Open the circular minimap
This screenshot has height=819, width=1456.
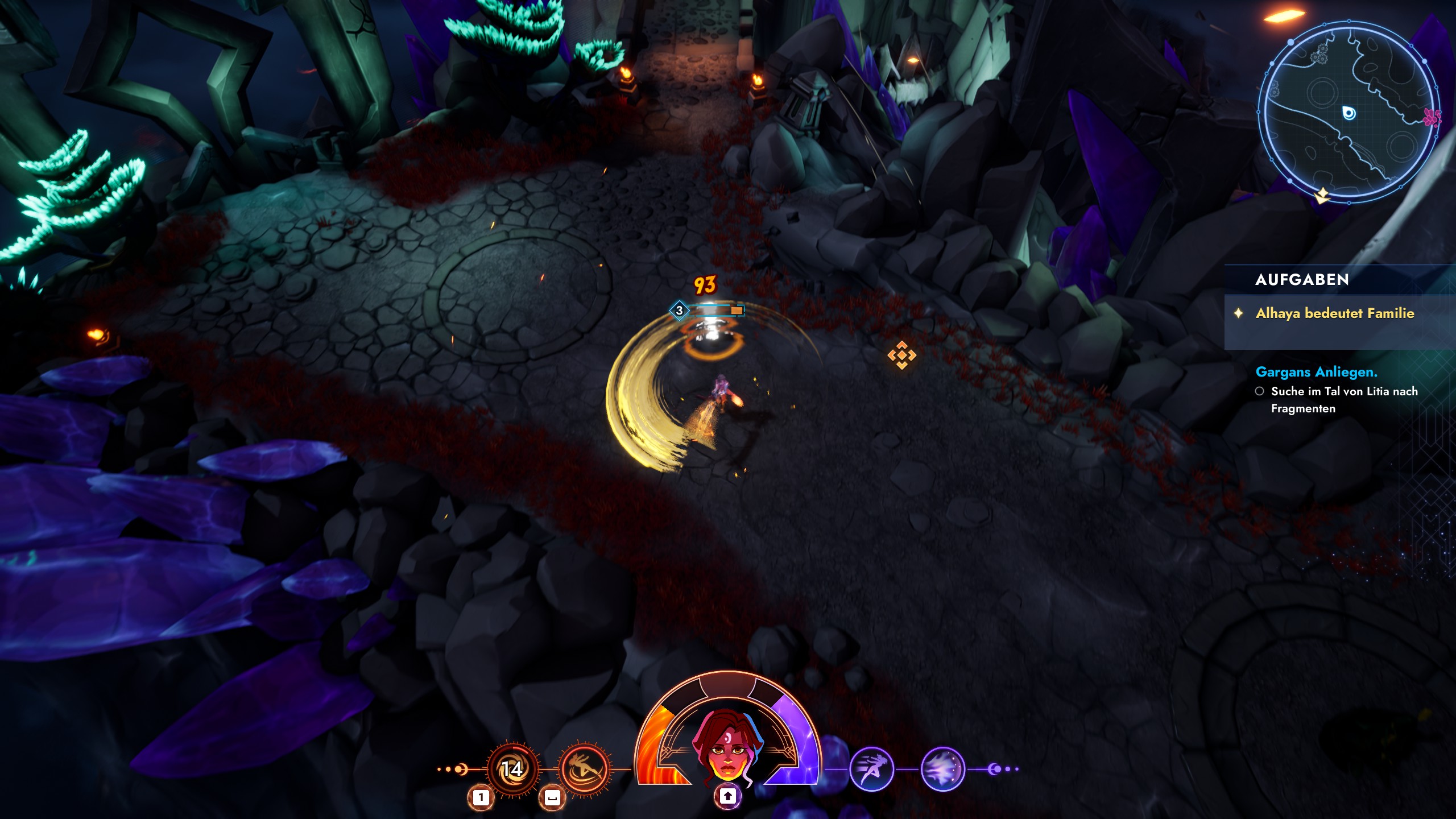coord(1348,111)
